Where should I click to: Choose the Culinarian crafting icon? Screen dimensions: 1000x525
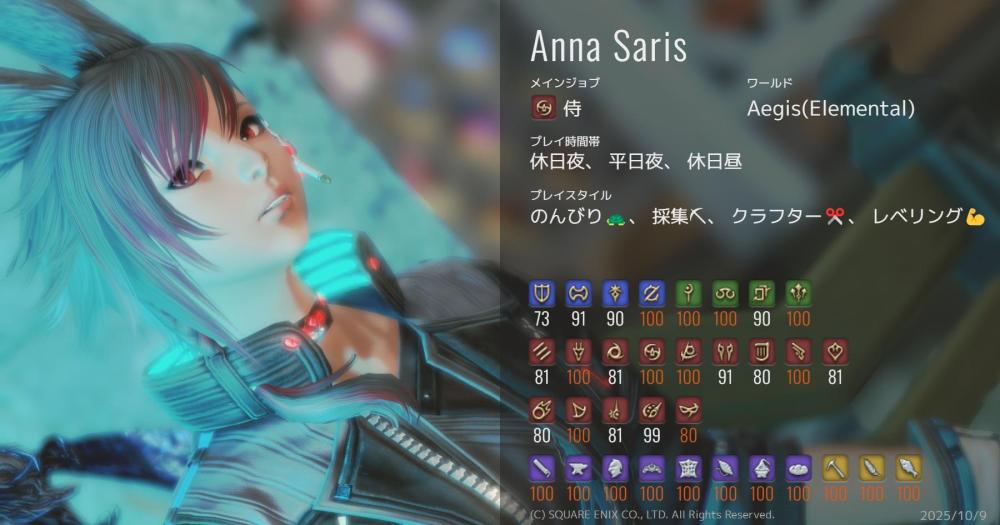800,468
